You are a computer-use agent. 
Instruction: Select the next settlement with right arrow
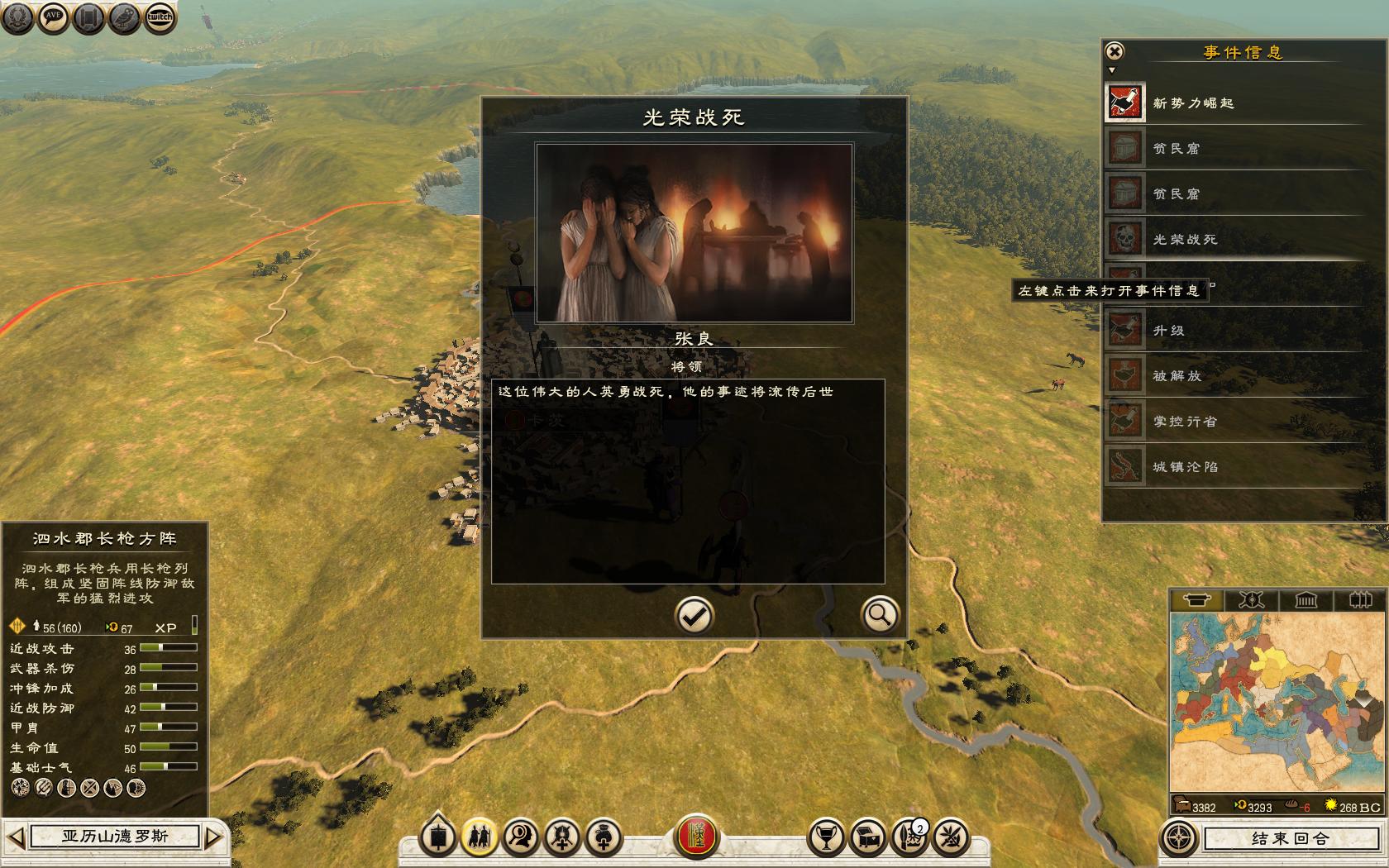214,837
